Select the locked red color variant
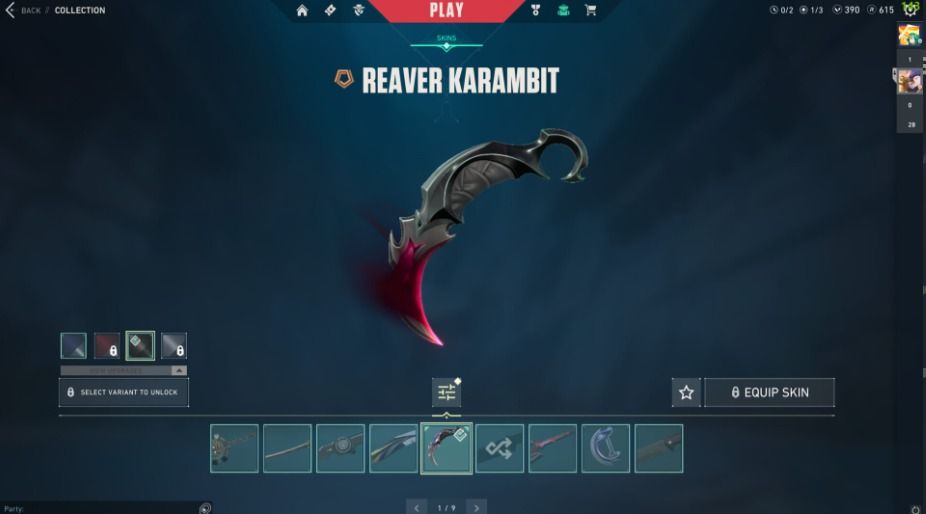This screenshot has width=926, height=514. [107, 346]
